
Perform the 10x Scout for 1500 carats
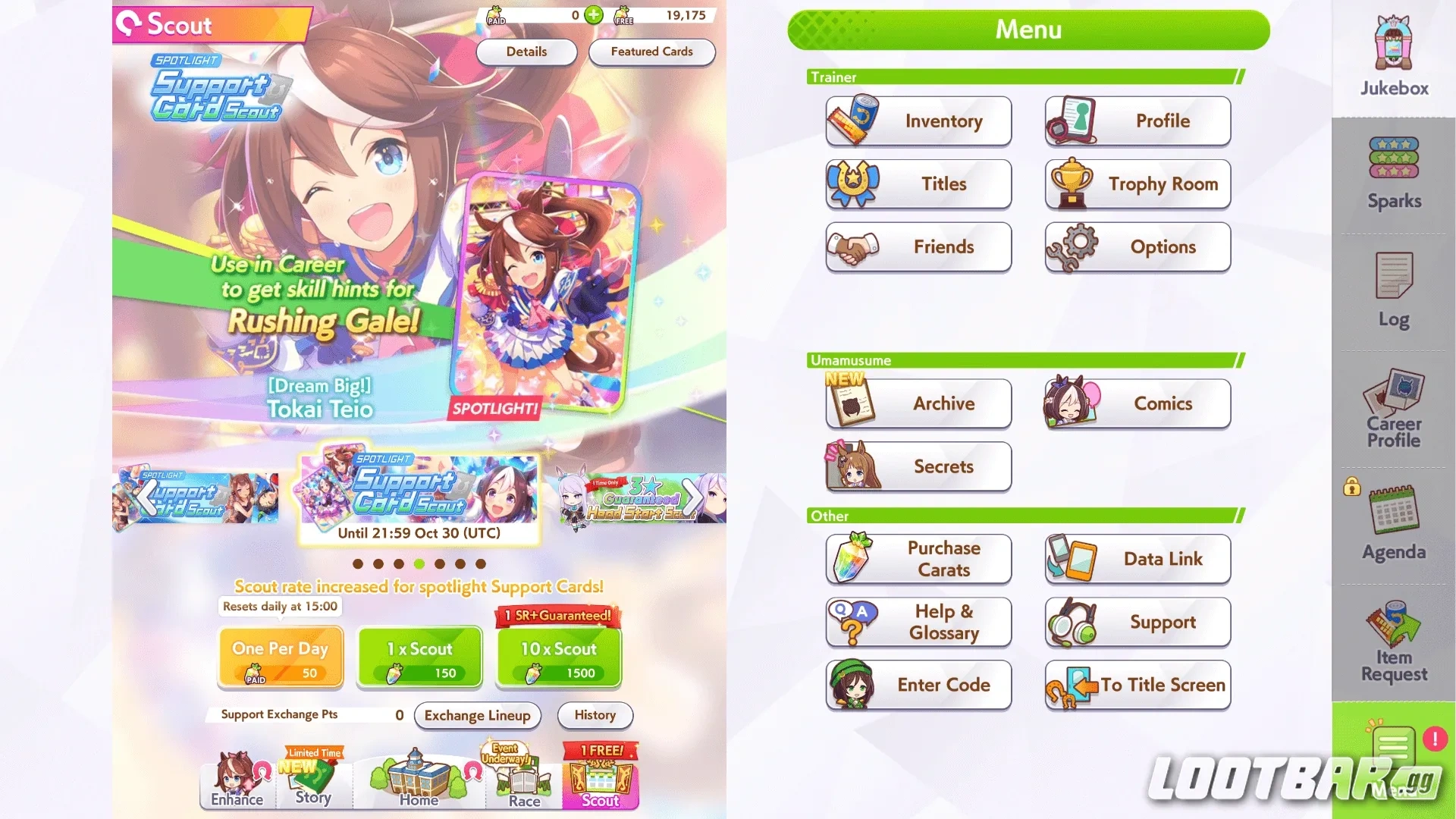pyautogui.click(x=558, y=656)
